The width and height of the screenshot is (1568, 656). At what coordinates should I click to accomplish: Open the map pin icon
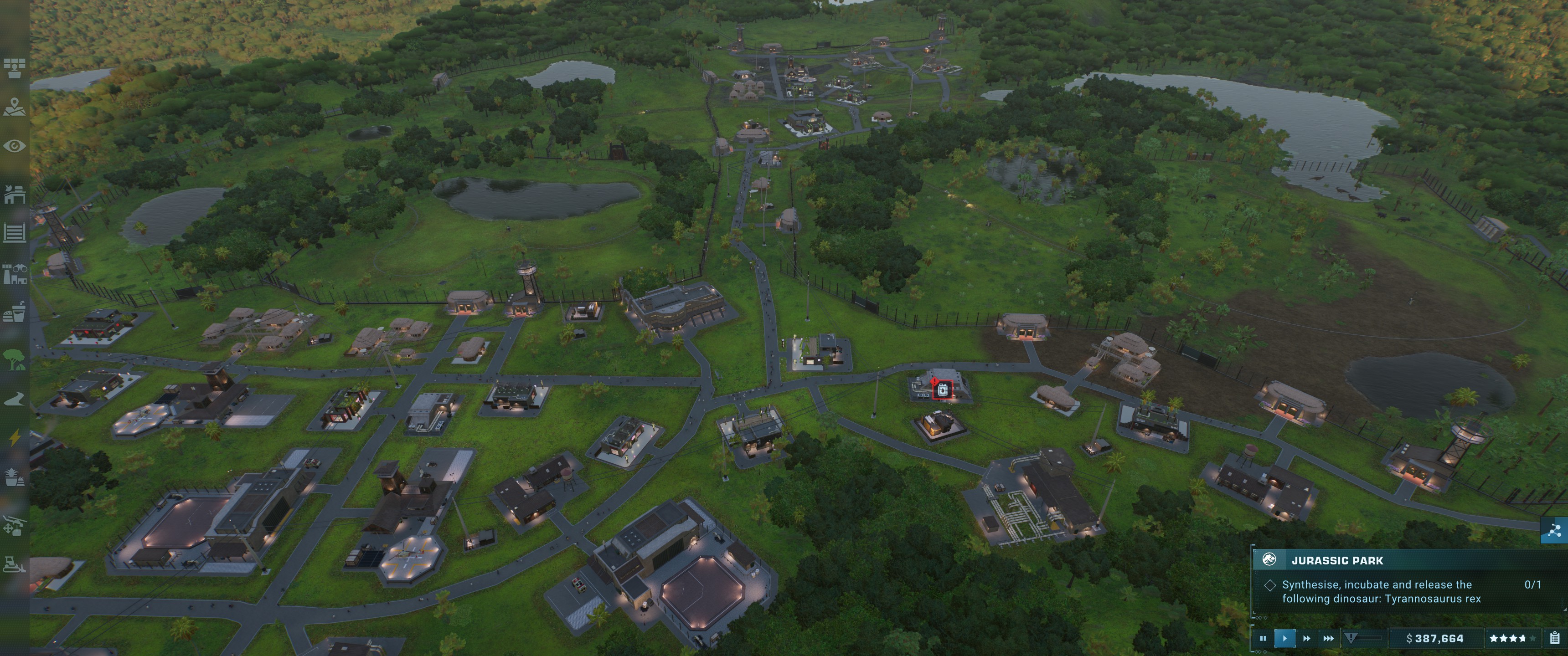click(x=14, y=107)
